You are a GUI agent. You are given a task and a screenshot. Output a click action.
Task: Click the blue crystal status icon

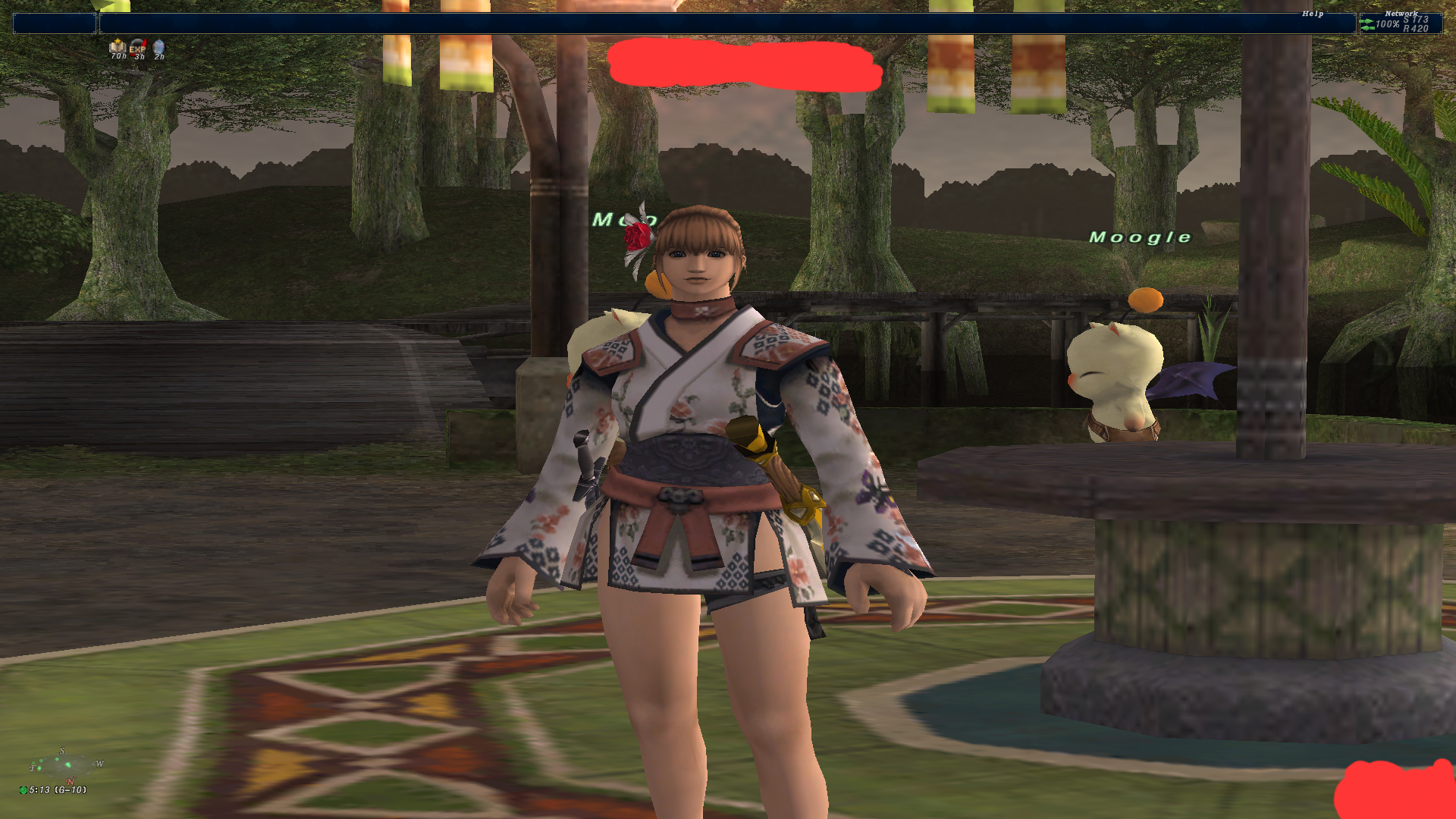[x=158, y=48]
